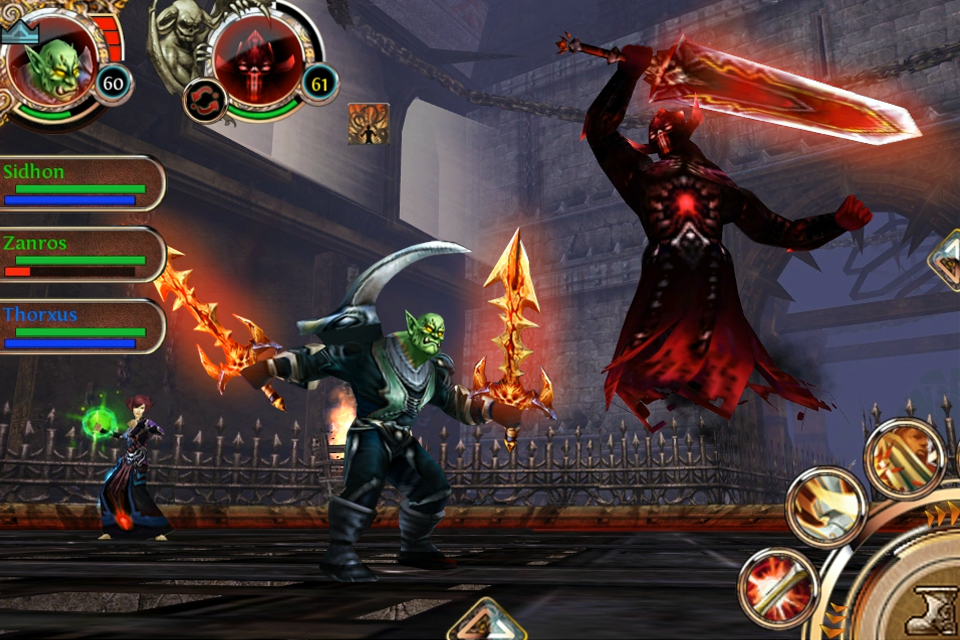The width and height of the screenshot is (960, 640).
Task: Inspect the fiery figure buff icon
Action: [x=368, y=123]
